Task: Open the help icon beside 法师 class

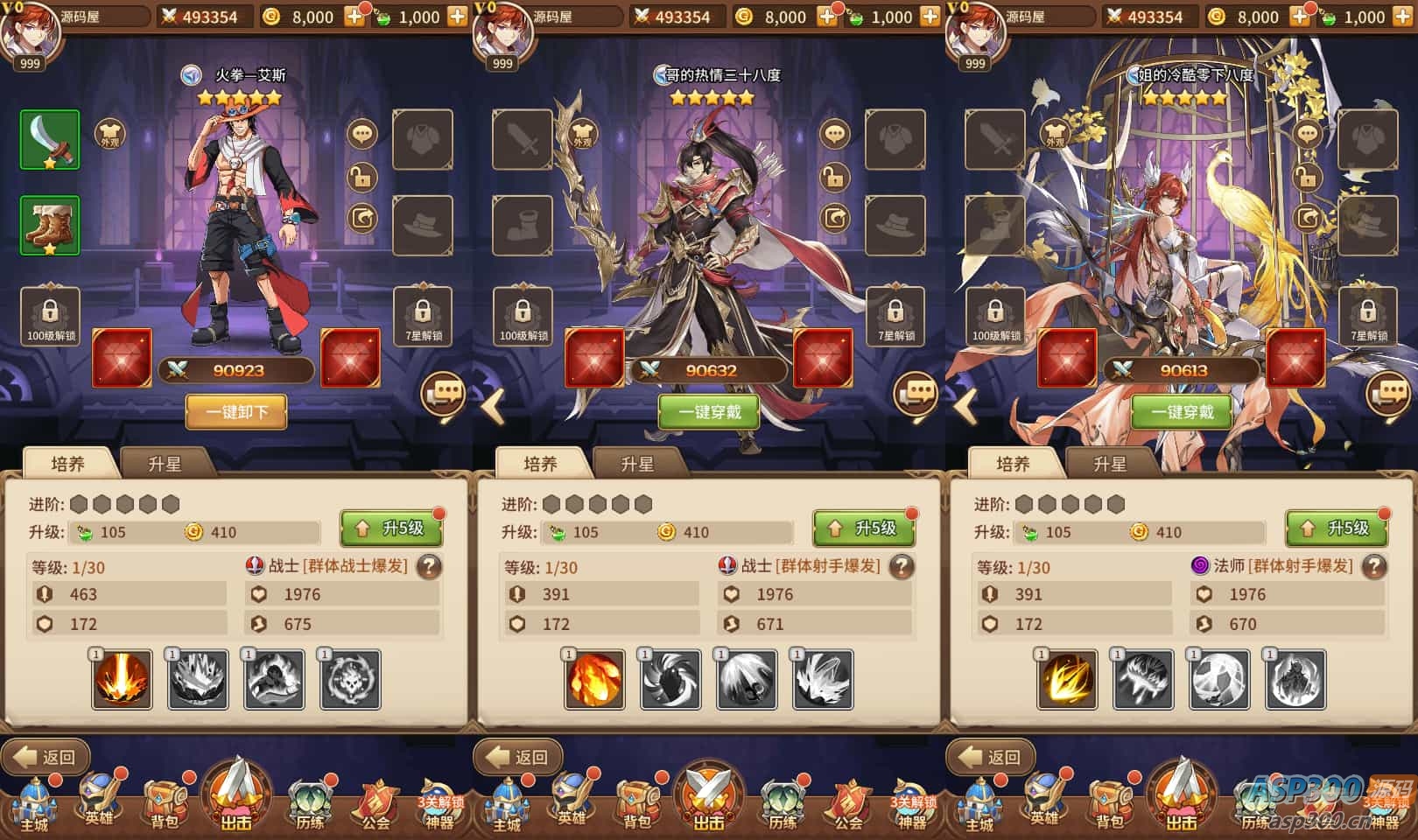Action: tap(1374, 567)
